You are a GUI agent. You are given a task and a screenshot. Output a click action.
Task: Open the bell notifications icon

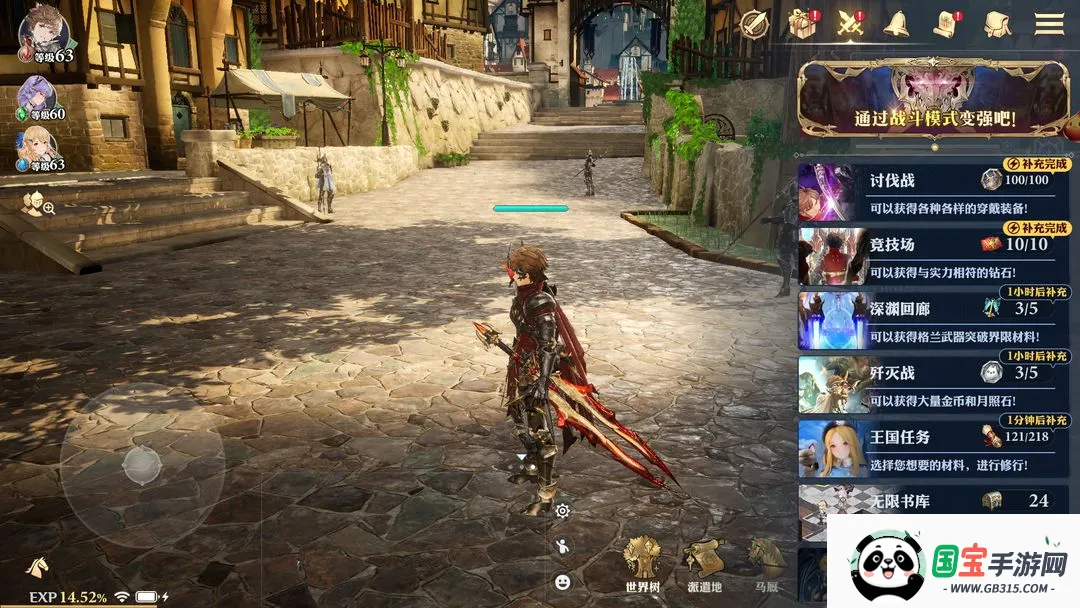point(895,23)
